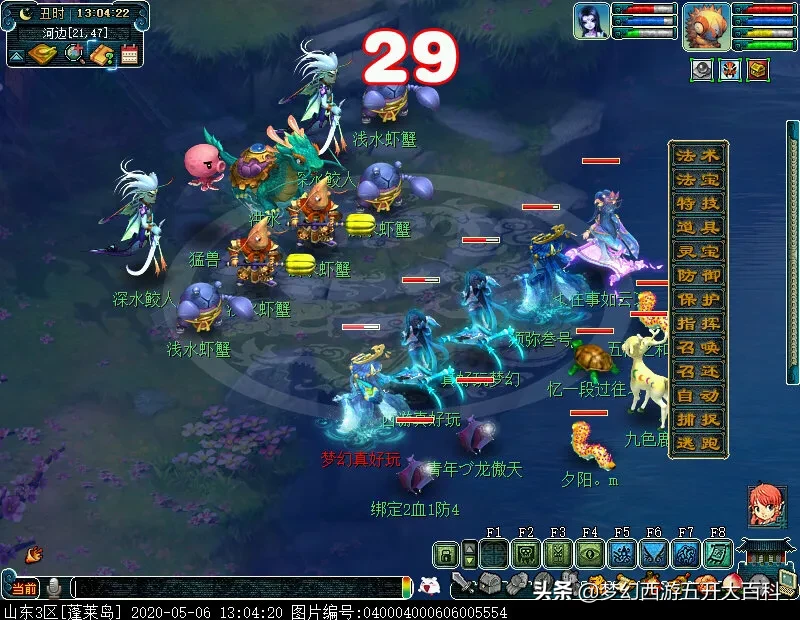Choose the 召还 recall command

(x=698, y=372)
